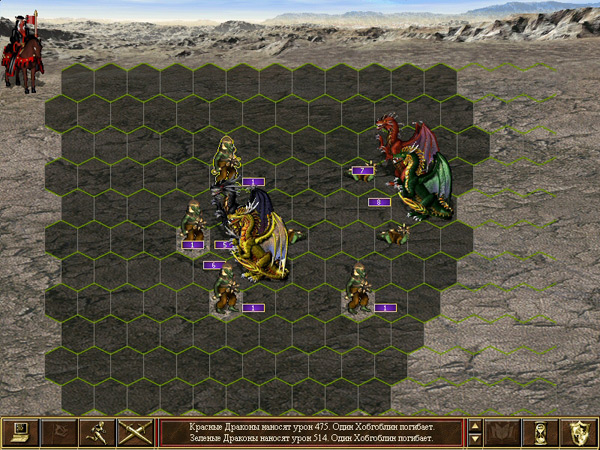Image resolution: width=600 pixels, height=450 pixels.
Task: Click the surrender flag button
Action: 58,432
